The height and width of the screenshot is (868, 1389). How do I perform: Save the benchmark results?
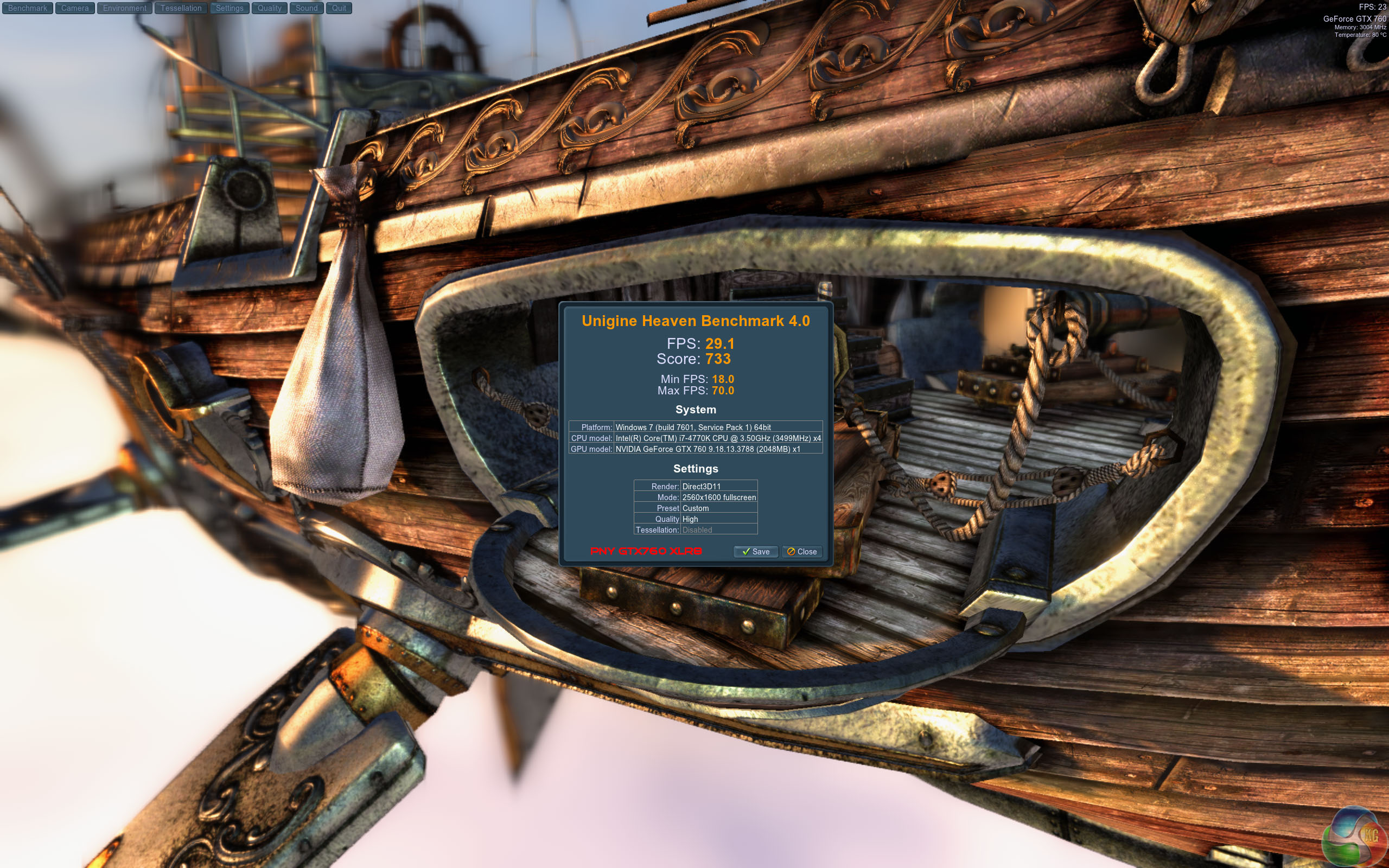pyautogui.click(x=755, y=552)
